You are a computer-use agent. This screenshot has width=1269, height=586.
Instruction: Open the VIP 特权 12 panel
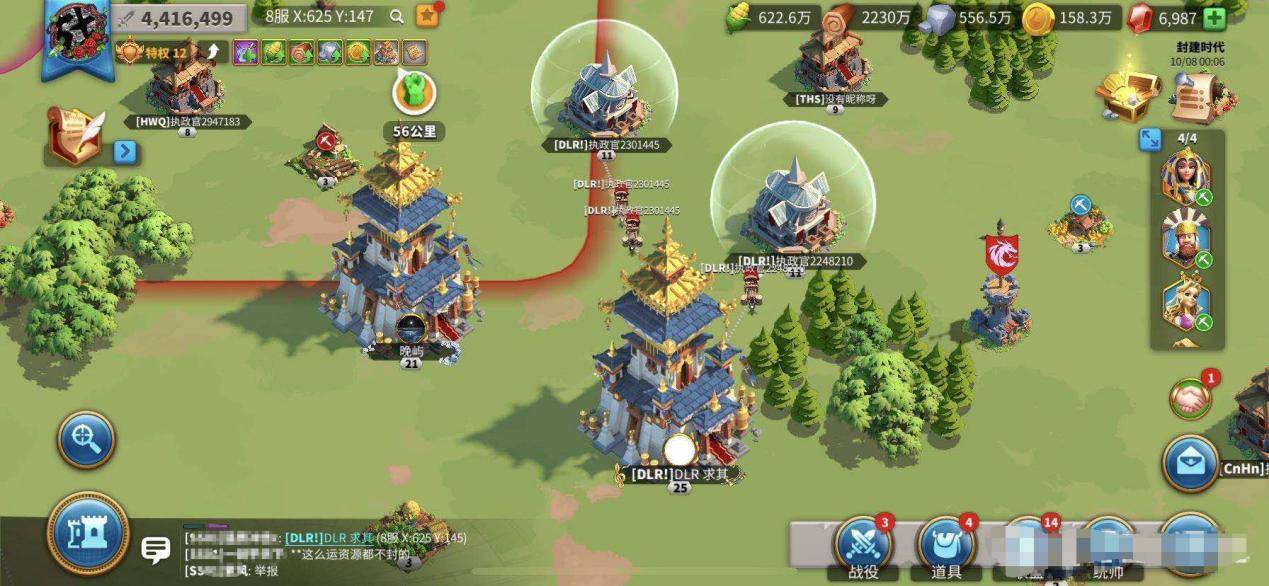coord(154,52)
